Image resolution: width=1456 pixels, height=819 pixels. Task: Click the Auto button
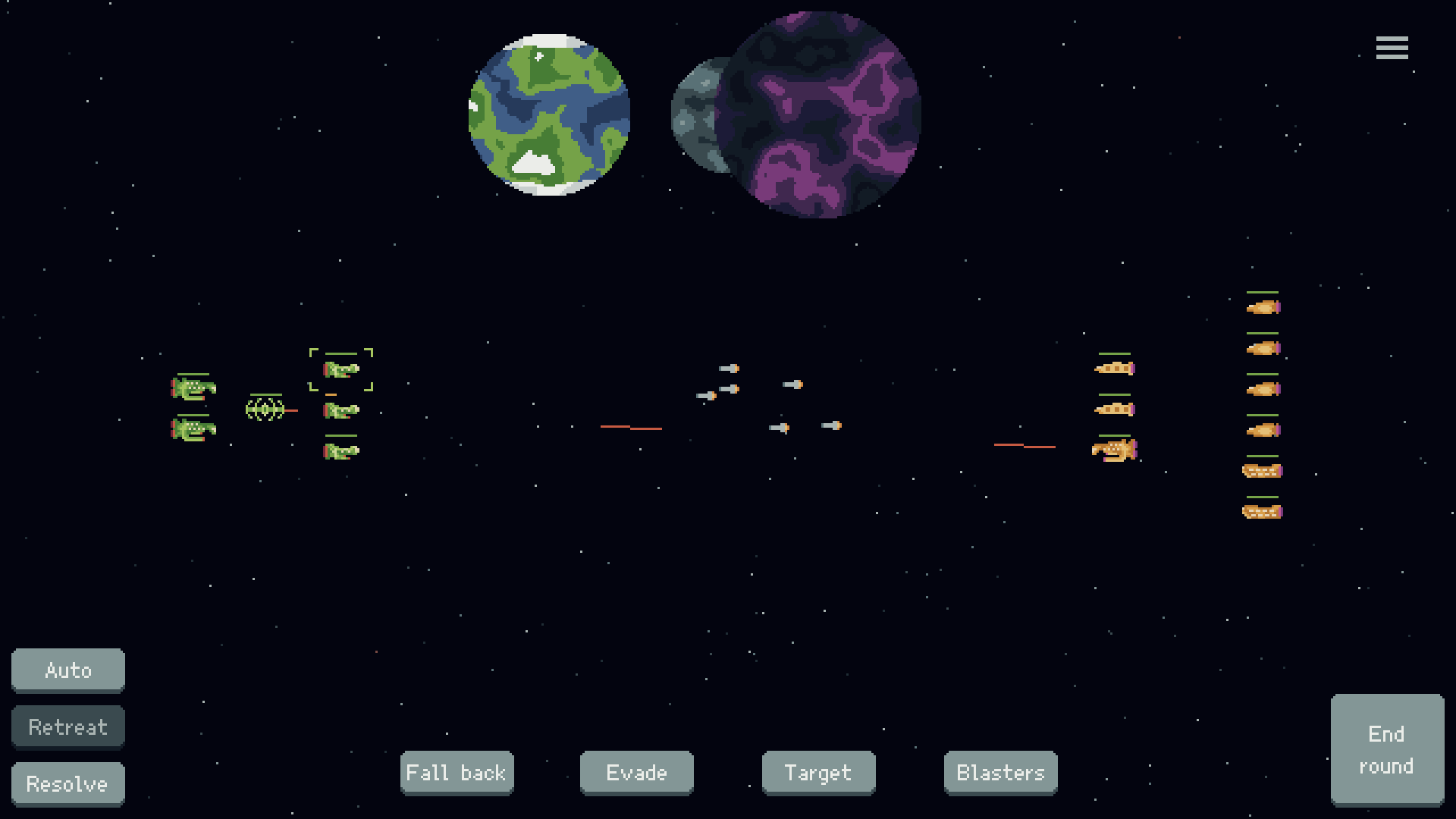67,670
